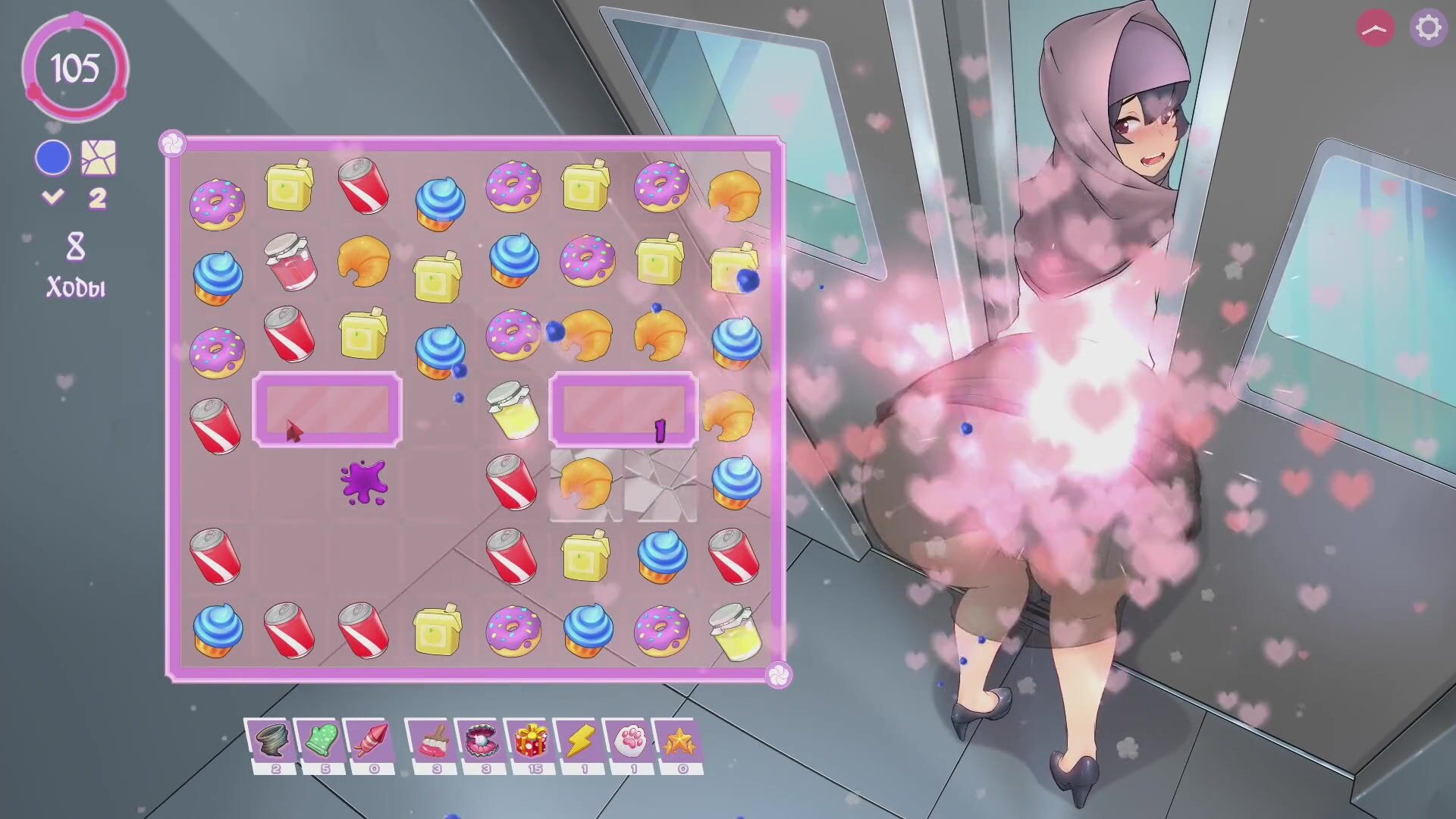1456x819 pixels.
Task: Use the green oven mitt booster
Action: 320,739
